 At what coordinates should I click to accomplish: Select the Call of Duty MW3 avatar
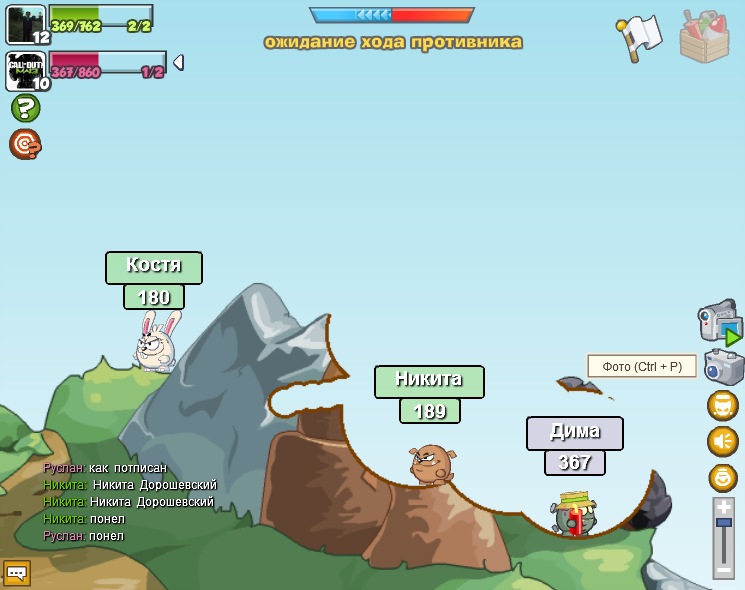pyautogui.click(x=26, y=71)
